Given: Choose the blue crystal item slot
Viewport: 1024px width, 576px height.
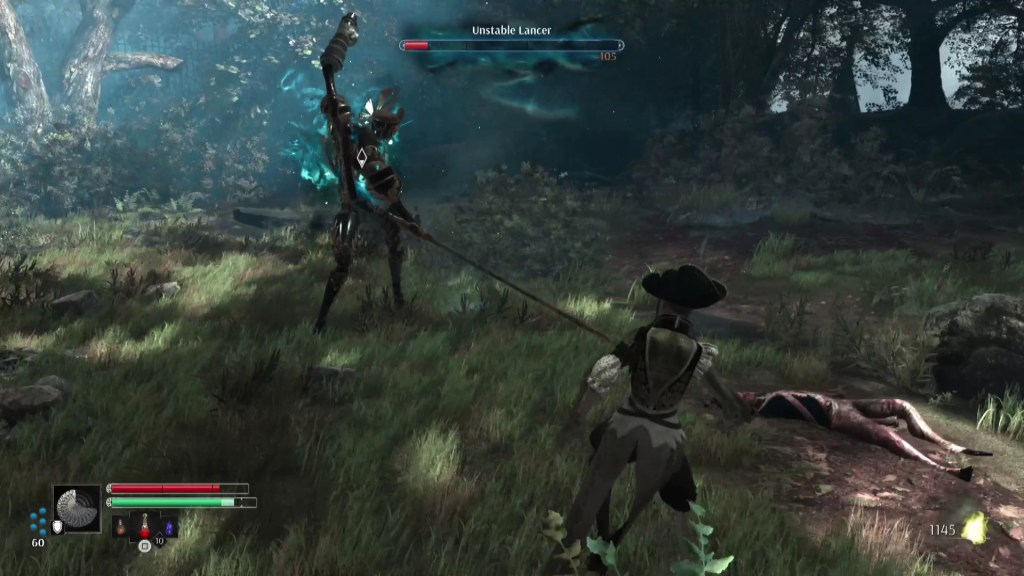Looking at the screenshot, I should pos(168,526).
